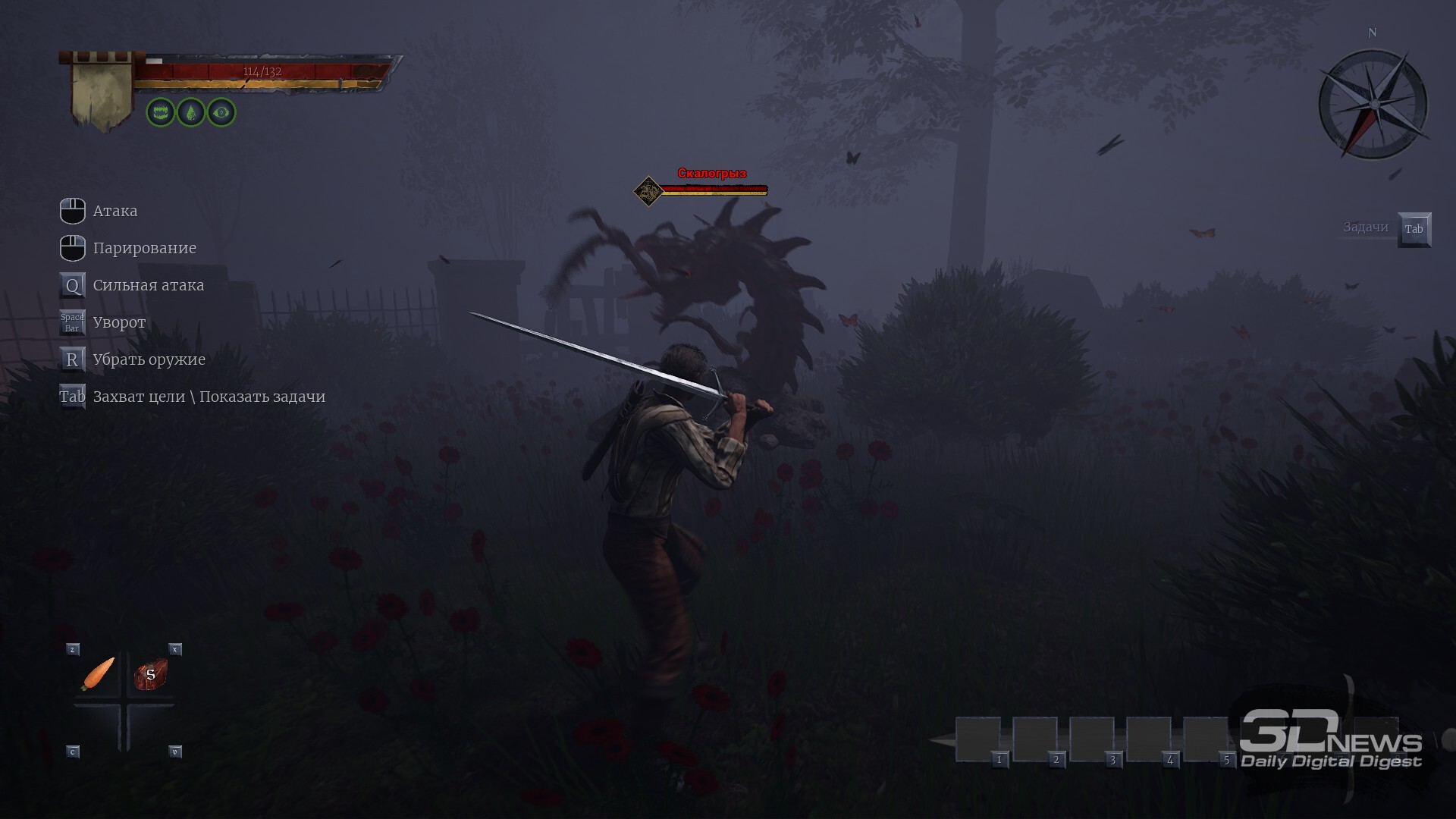The height and width of the screenshot is (819, 1456).
Task: Click the tattered banner player emblem
Action: (102, 89)
